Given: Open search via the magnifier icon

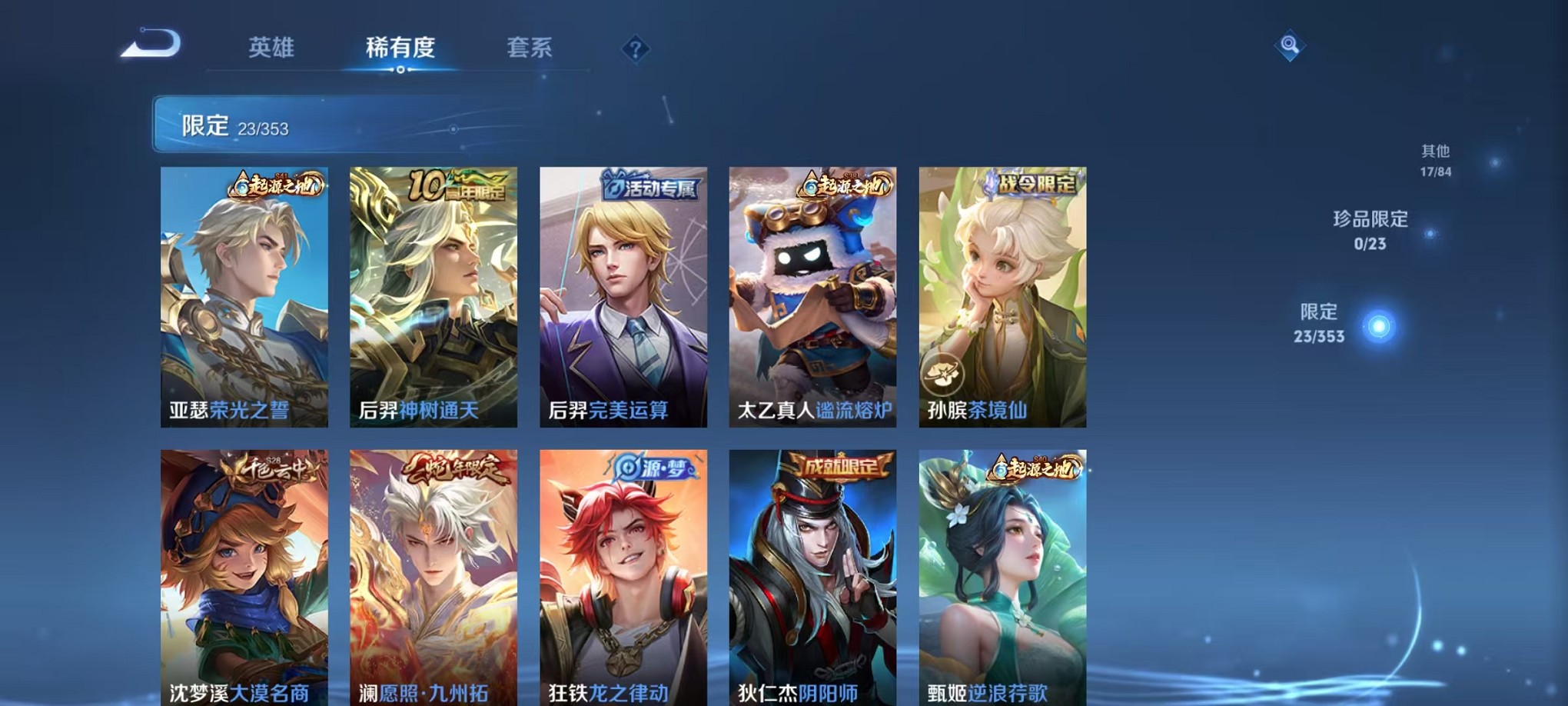Looking at the screenshot, I should point(1291,46).
